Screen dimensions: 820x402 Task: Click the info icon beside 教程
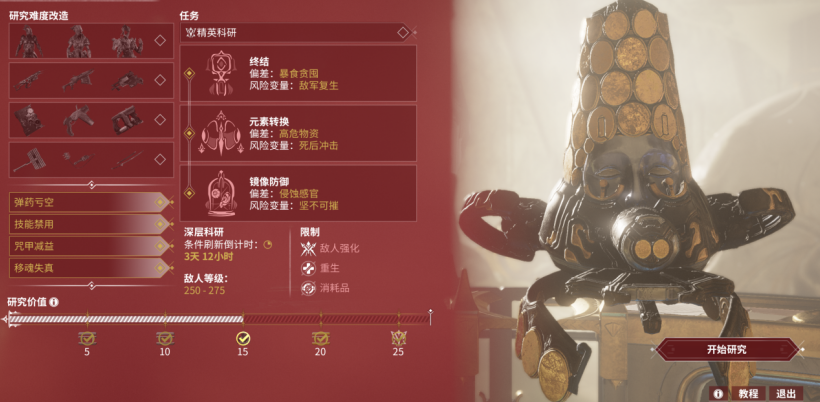pyautogui.click(x=716, y=393)
